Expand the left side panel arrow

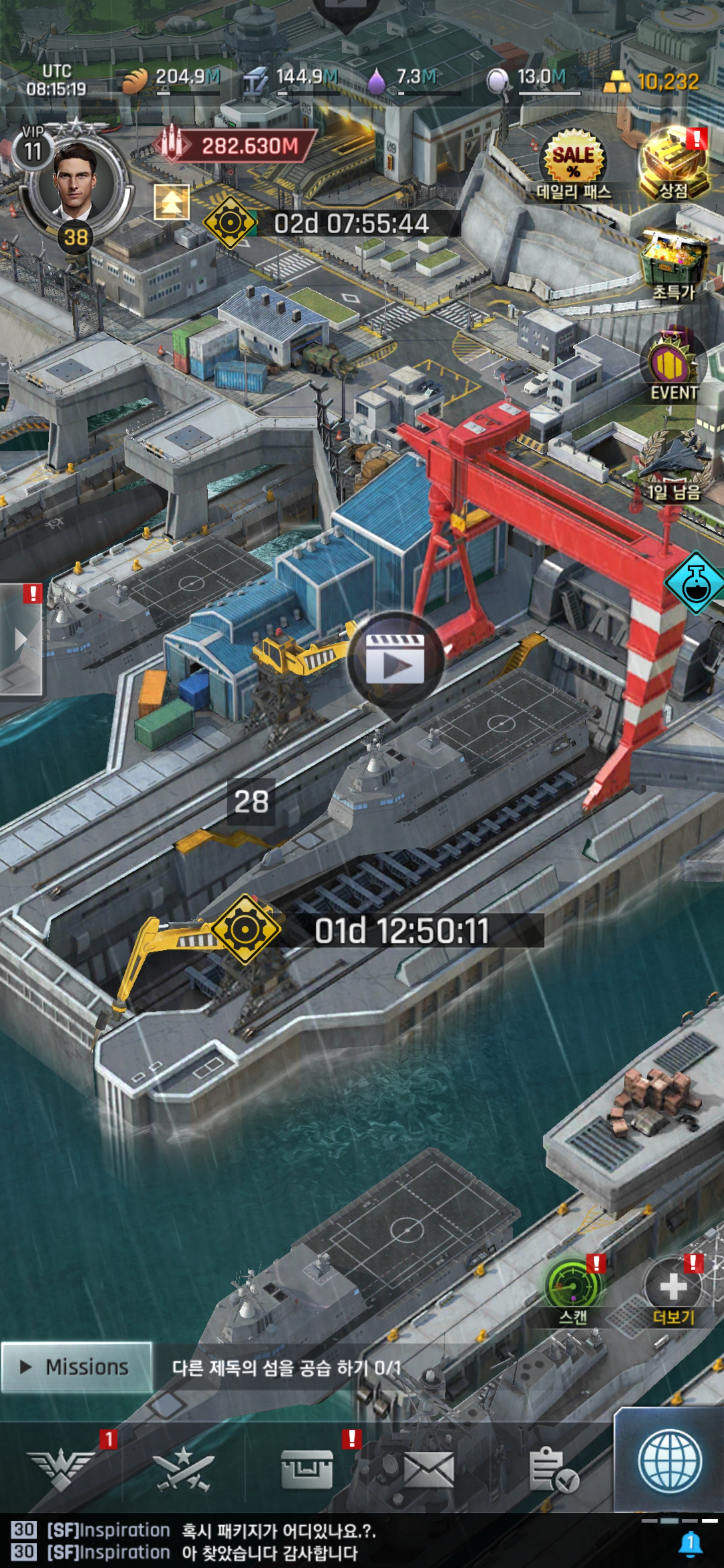(x=21, y=639)
